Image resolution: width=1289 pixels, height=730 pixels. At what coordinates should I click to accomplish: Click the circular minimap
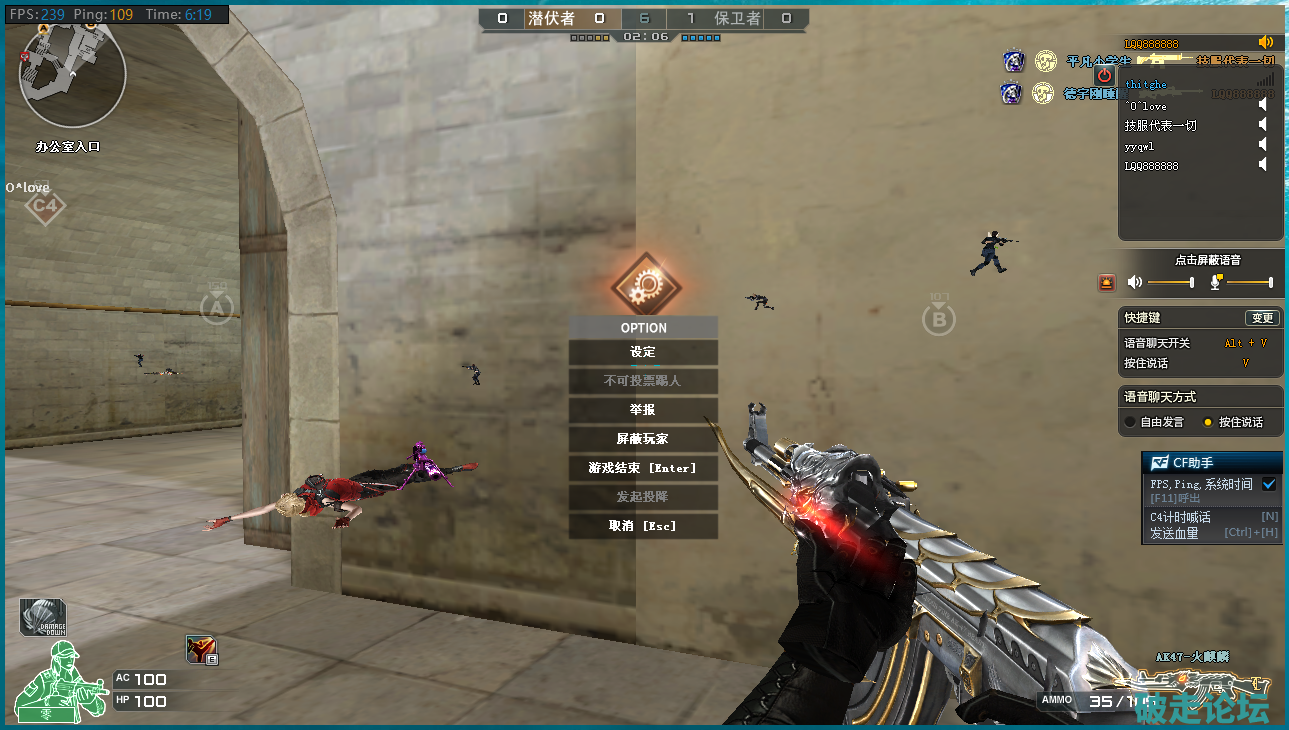73,75
